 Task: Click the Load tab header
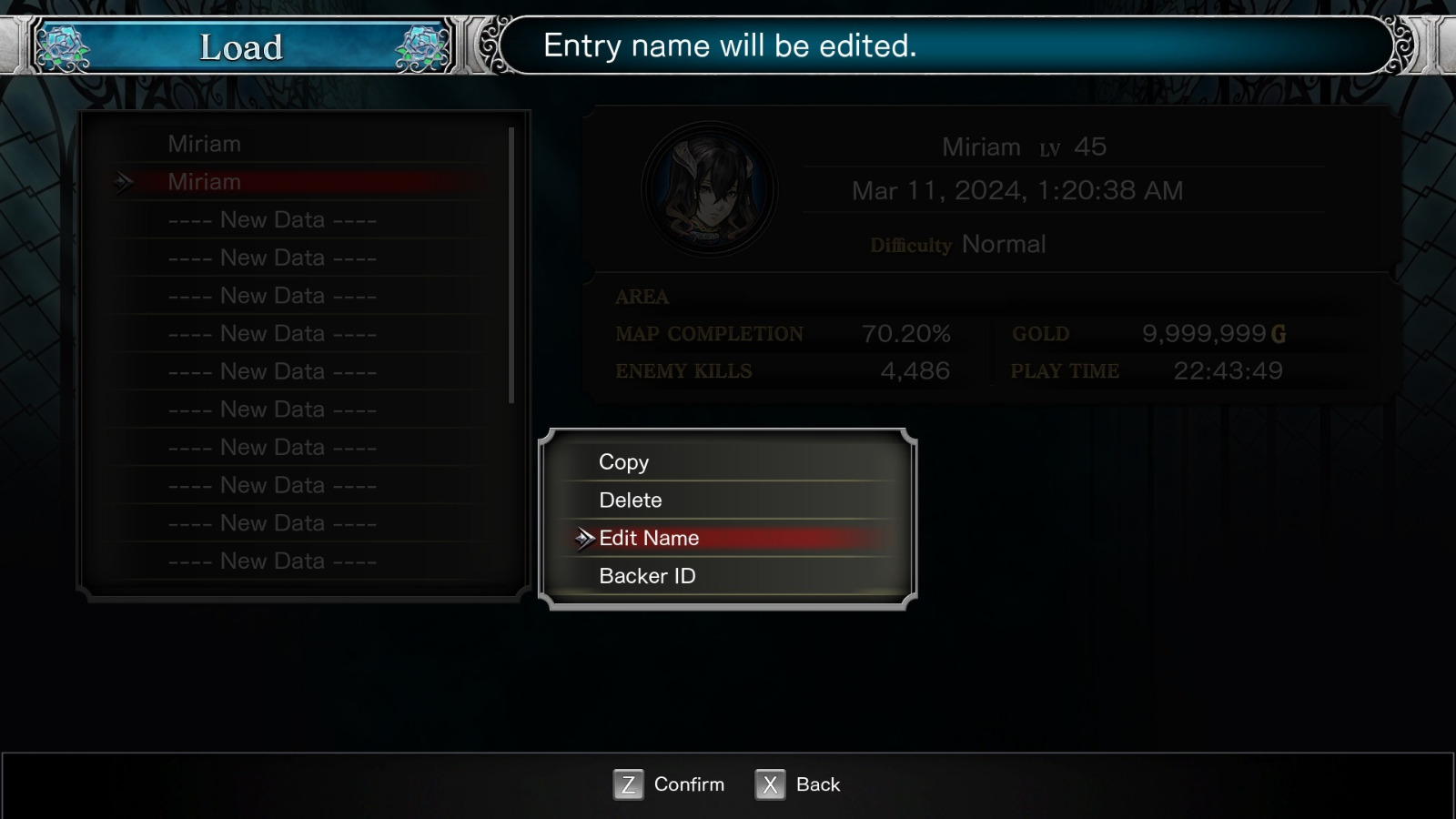coord(241,47)
